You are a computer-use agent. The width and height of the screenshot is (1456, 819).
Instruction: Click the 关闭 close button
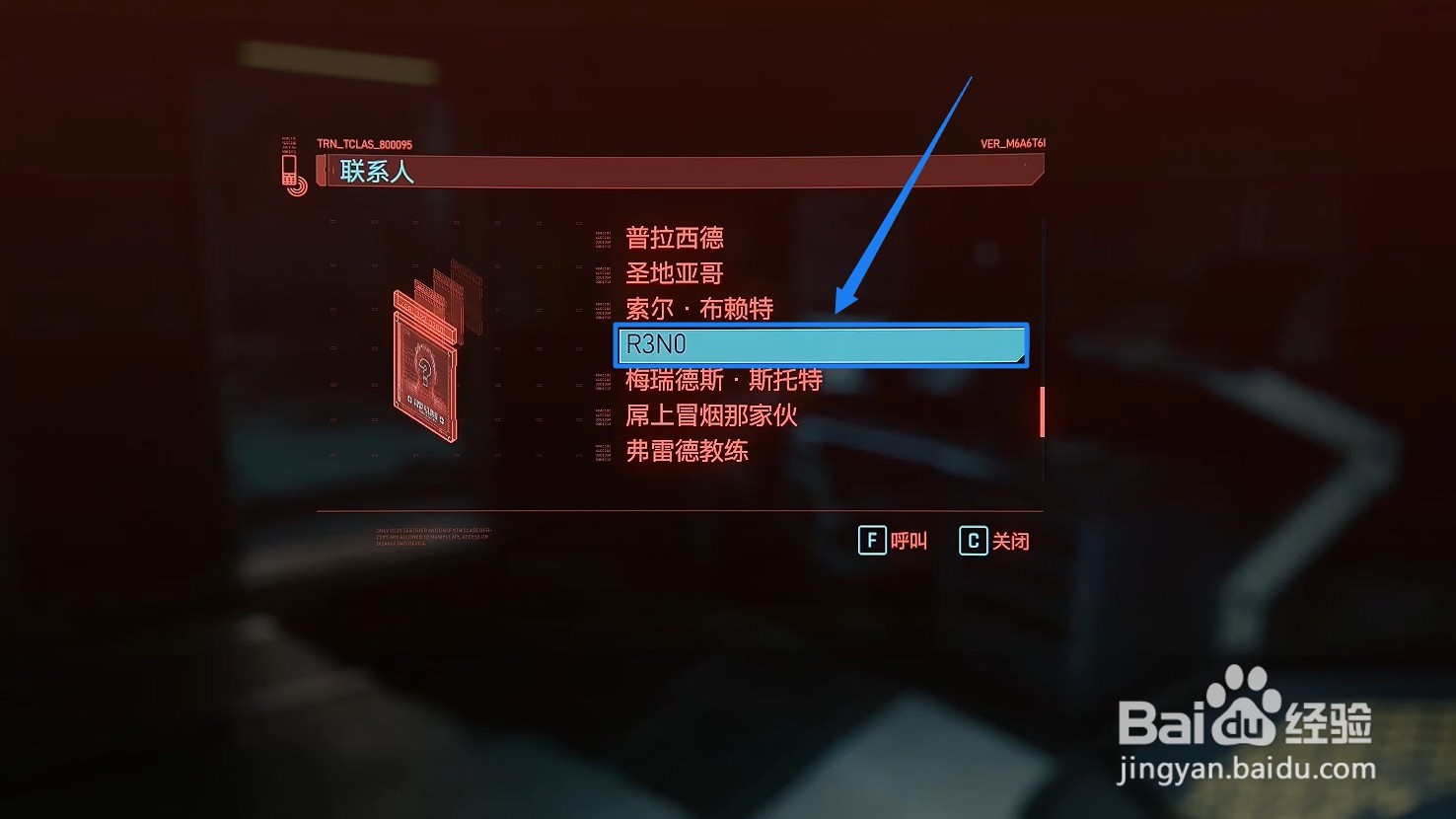[x=1012, y=541]
